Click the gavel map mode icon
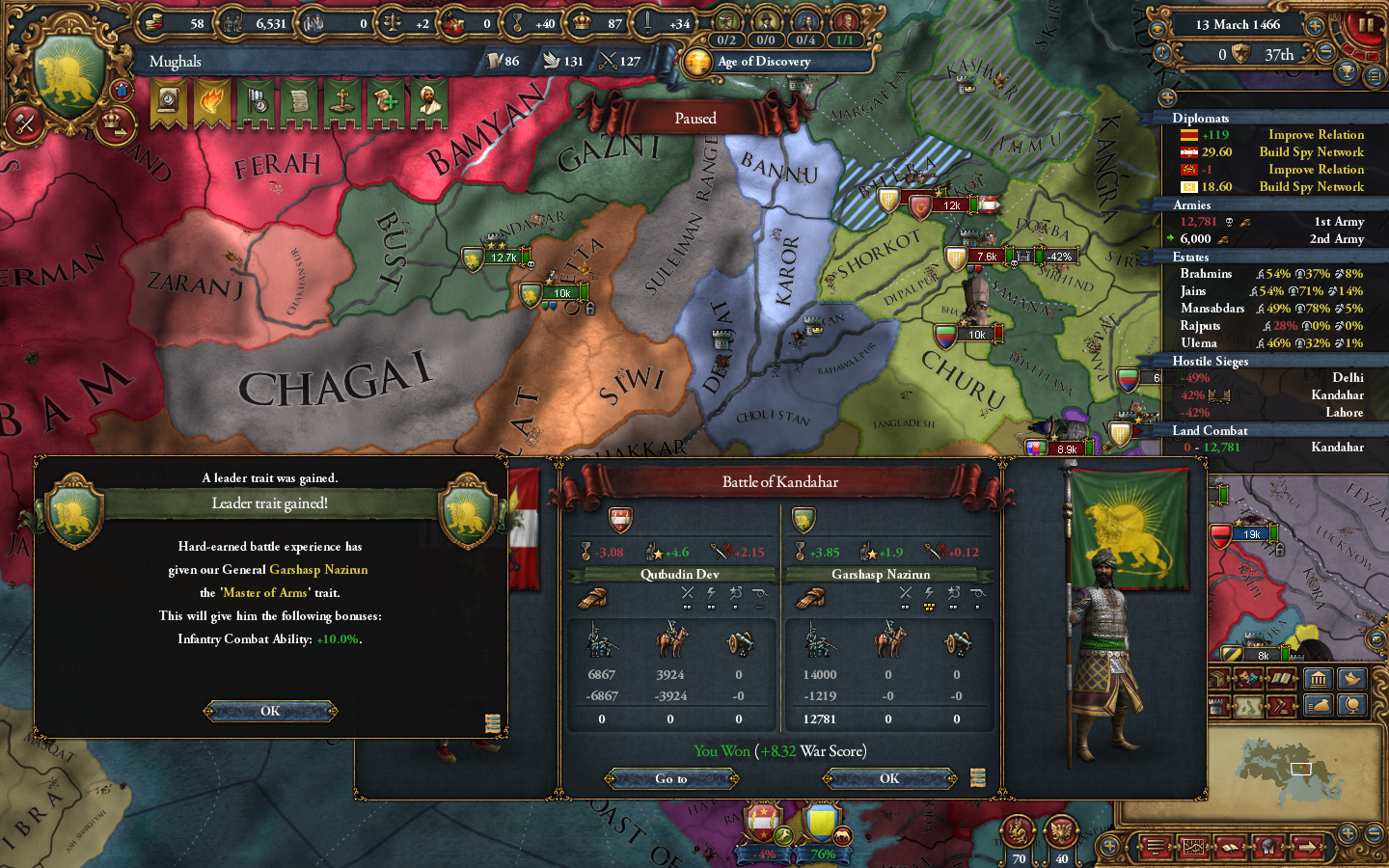This screenshot has width=1389, height=868. point(1281,706)
